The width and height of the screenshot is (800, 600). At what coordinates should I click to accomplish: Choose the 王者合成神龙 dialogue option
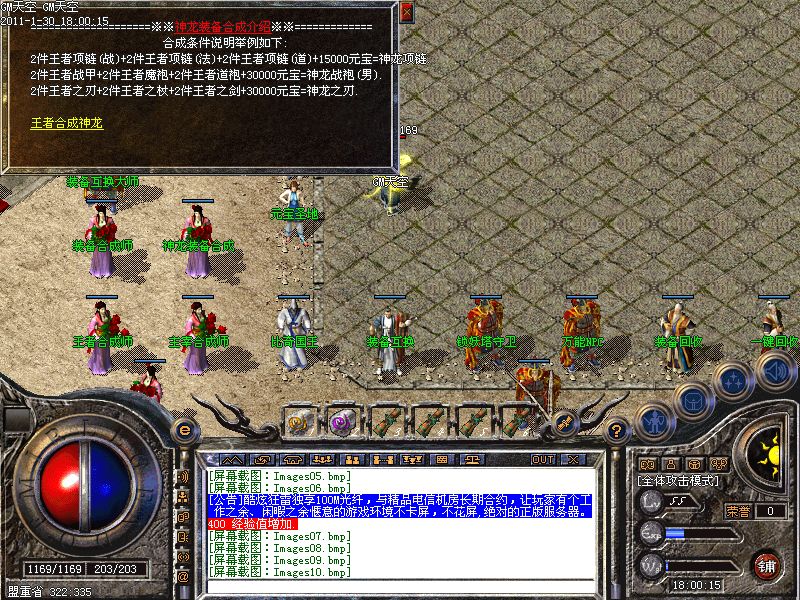(x=66, y=124)
